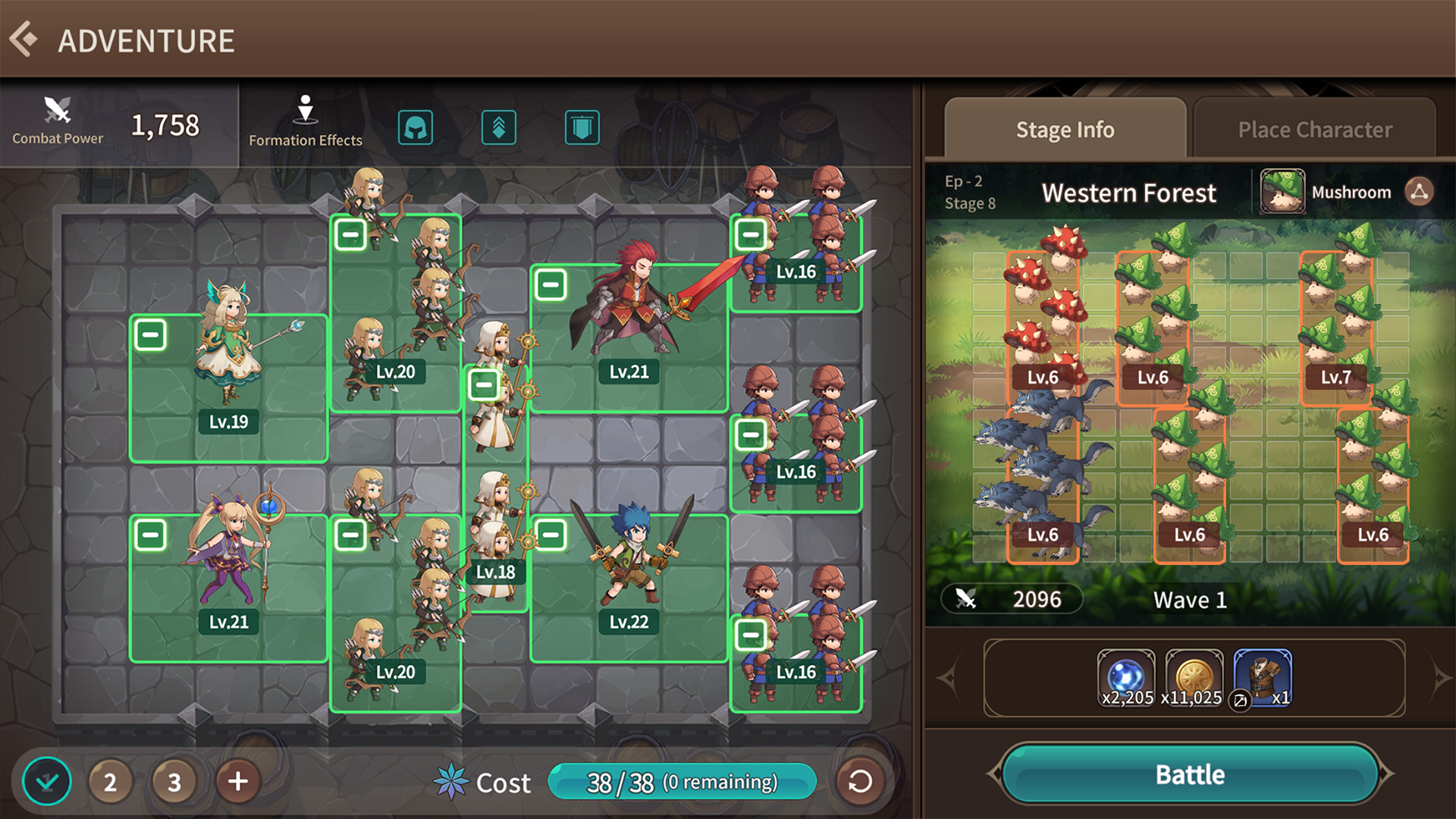The image size is (1456, 819).
Task: Click the blue mana orb reward icon
Action: (x=1126, y=675)
